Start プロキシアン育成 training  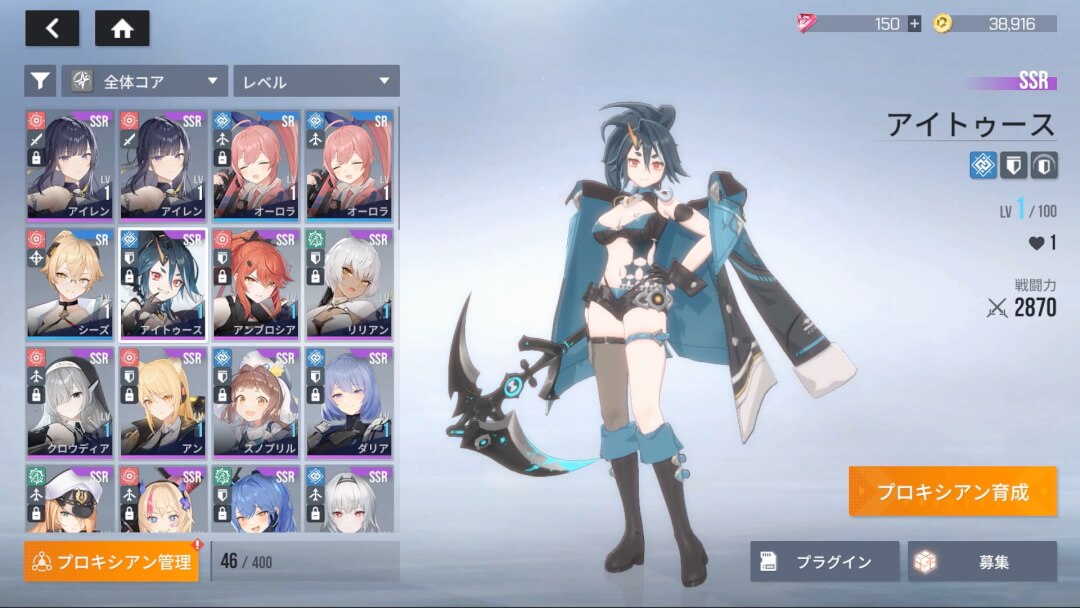click(952, 491)
